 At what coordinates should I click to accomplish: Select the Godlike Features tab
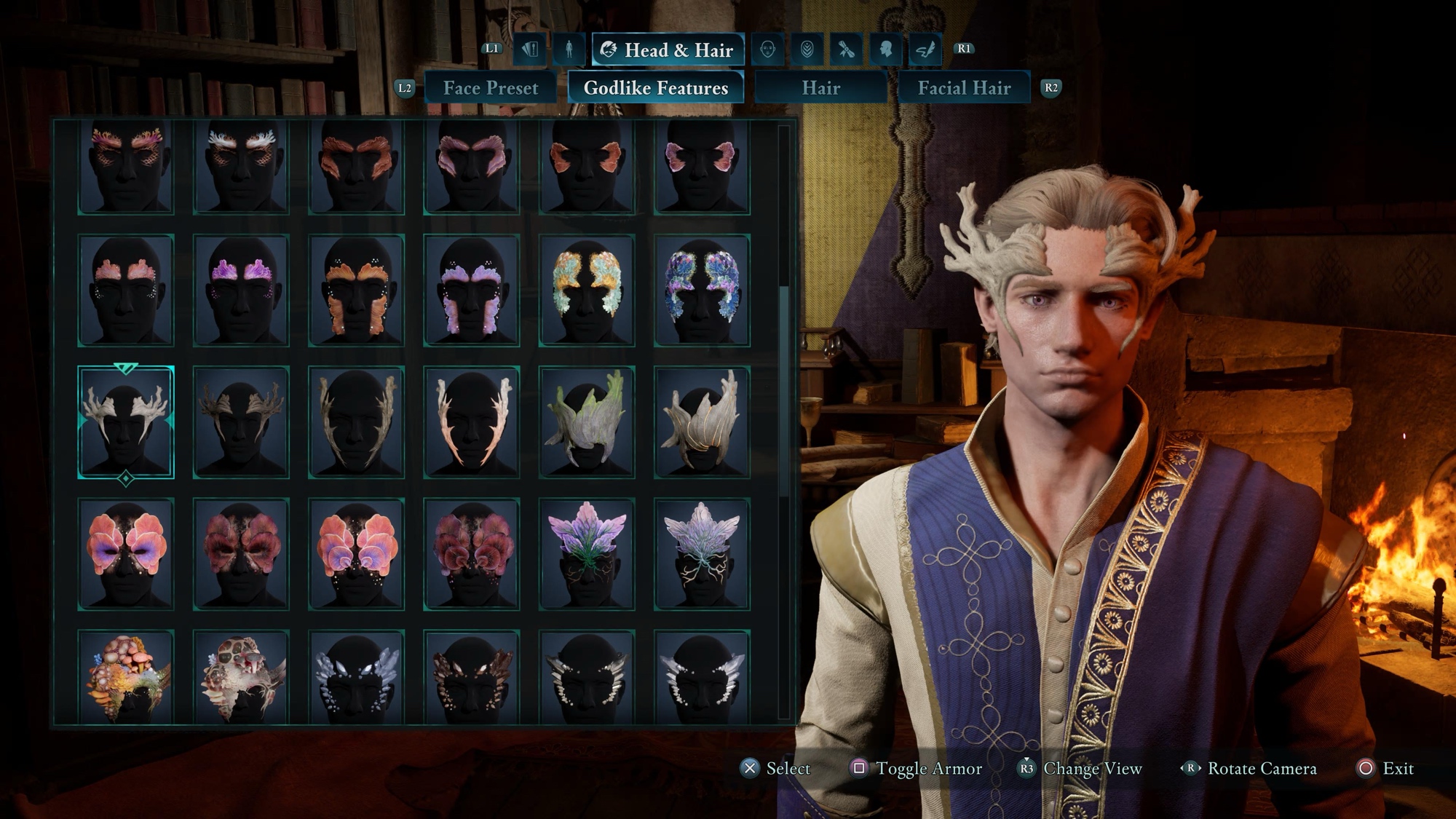coord(655,88)
